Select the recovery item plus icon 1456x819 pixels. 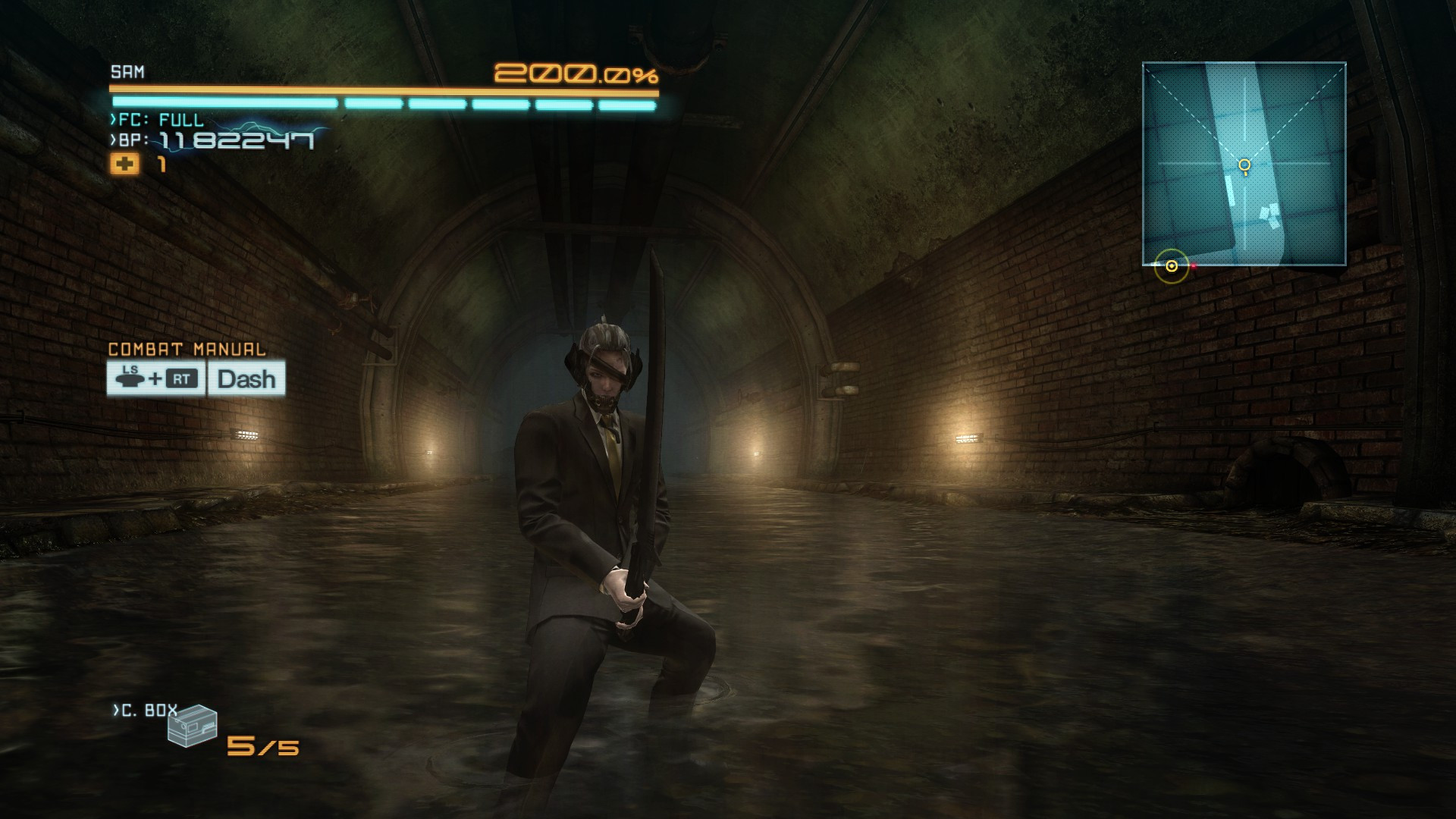(x=126, y=163)
